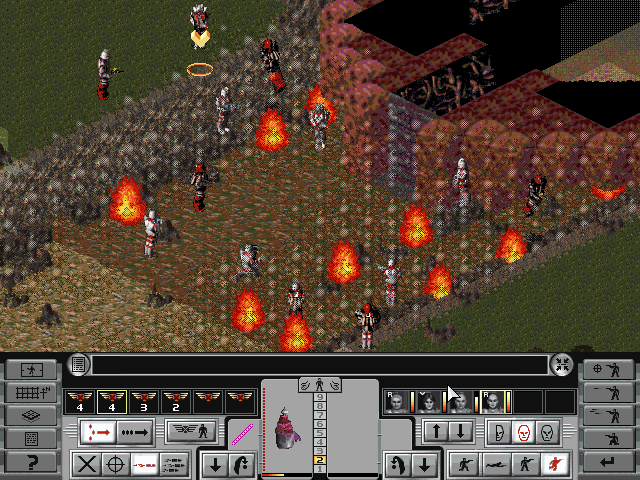Image resolution: width=640 pixels, height=480 pixels.
Task: Click the round inward-arrows button beside the message bar
Action: pyautogui.click(x=562, y=365)
